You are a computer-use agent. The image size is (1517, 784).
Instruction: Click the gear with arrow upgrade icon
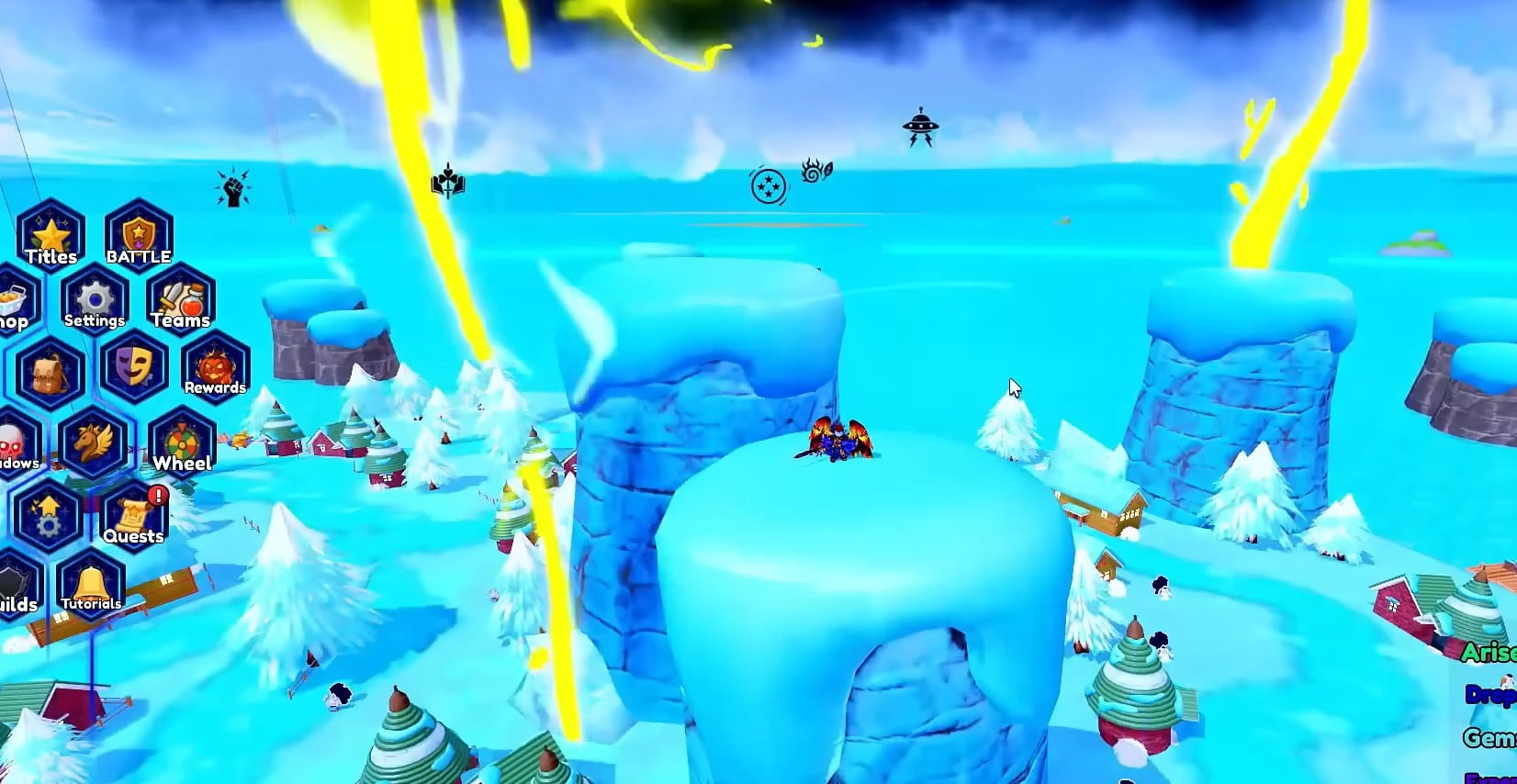pos(48,515)
